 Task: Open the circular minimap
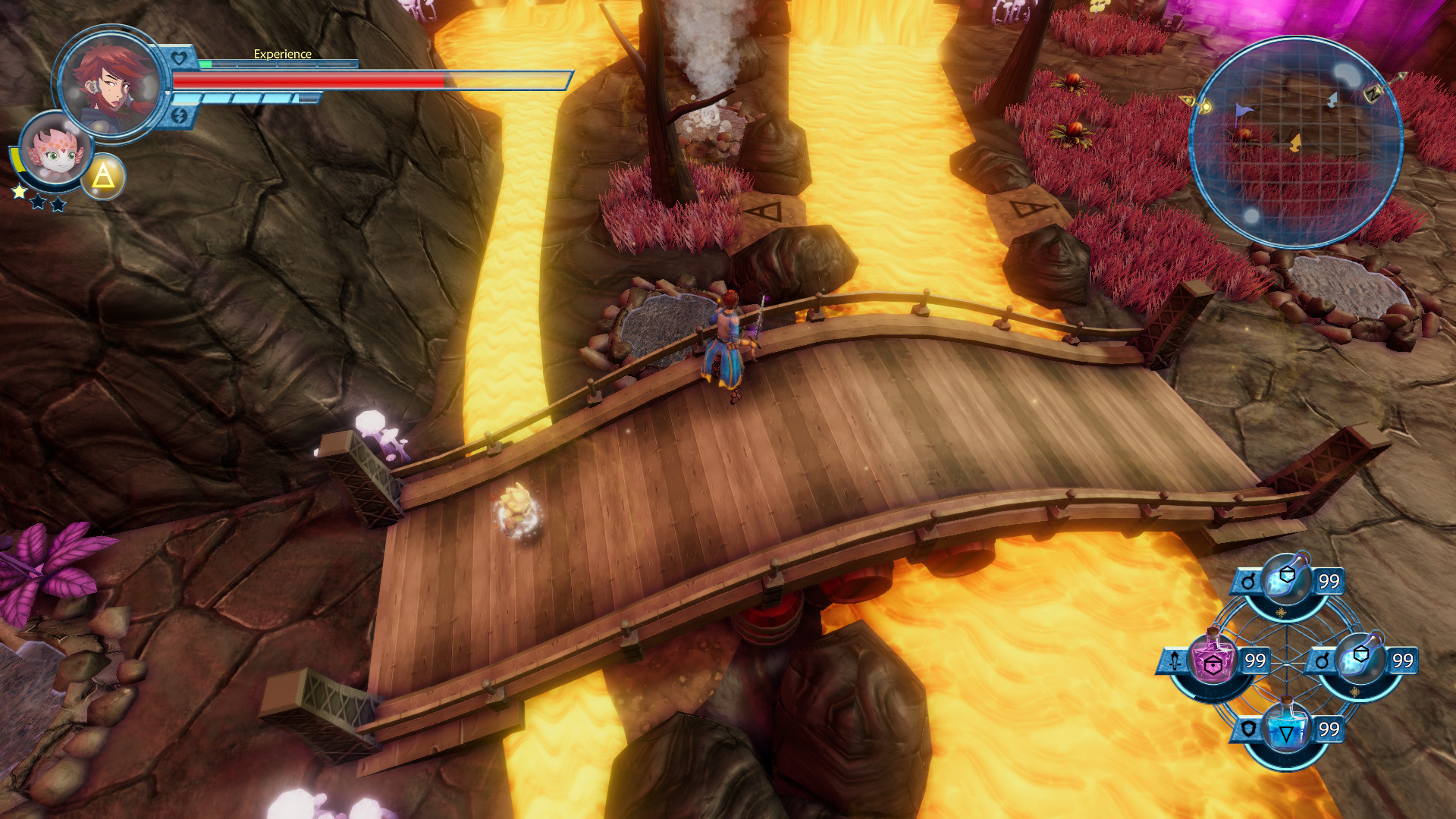[1295, 142]
